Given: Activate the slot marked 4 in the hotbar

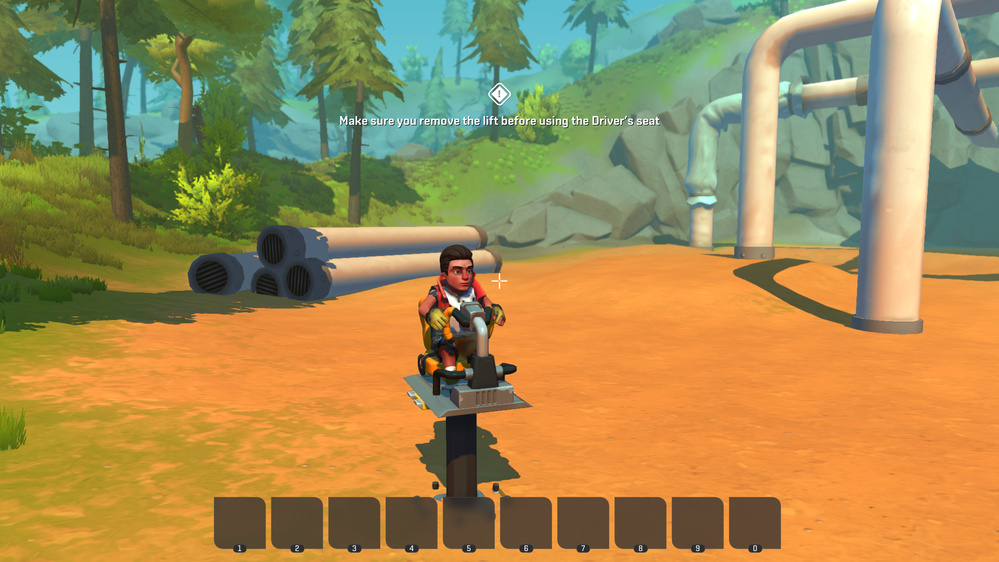Looking at the screenshot, I should (411, 522).
